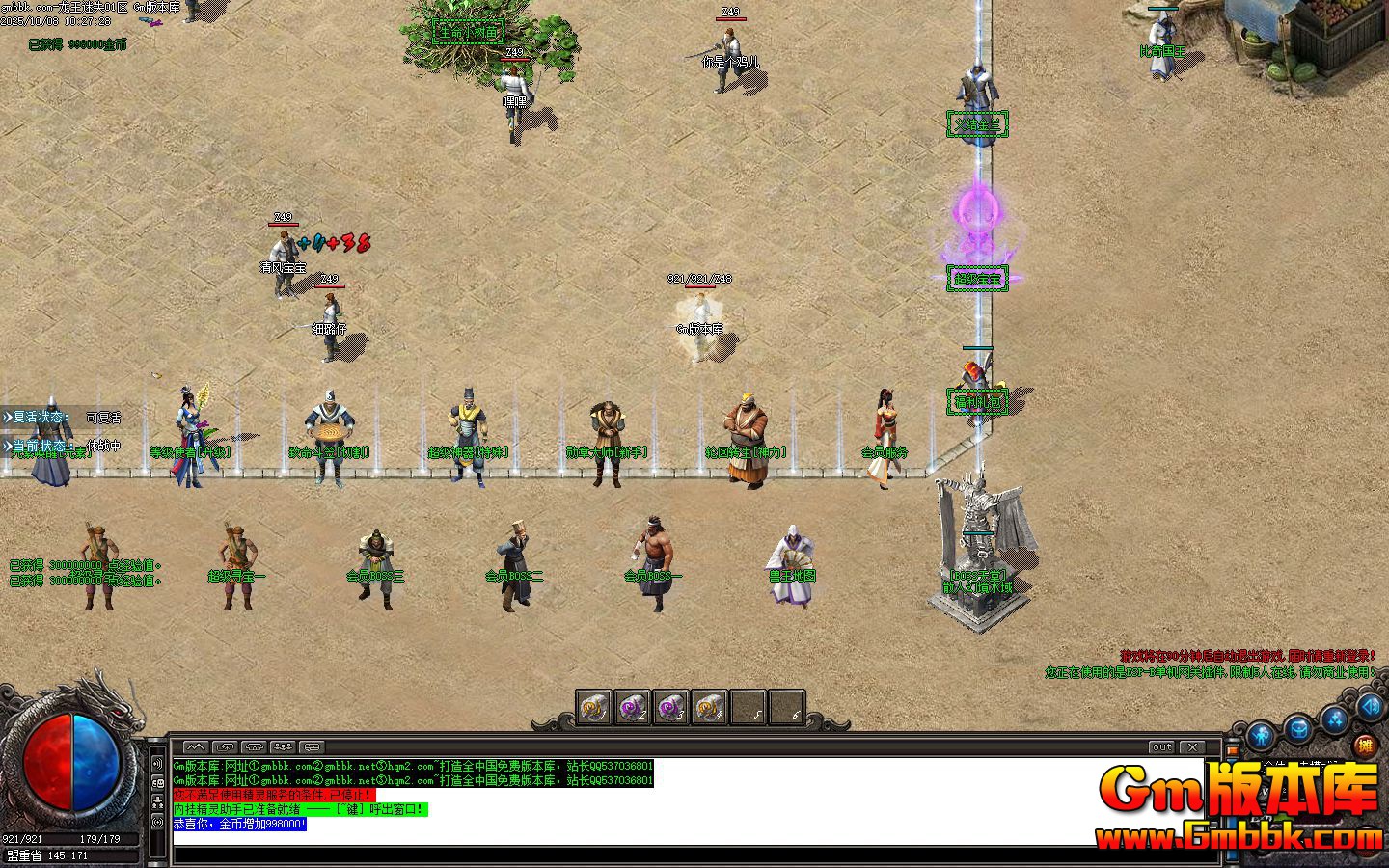Use the purple scroll in hotbar slot 2

pyautogui.click(x=632, y=708)
